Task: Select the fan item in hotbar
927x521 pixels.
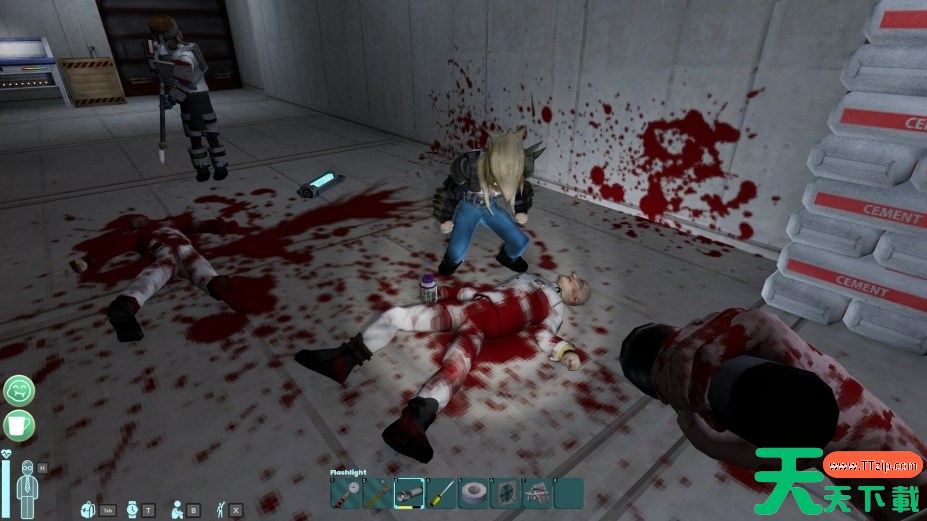Action: pyautogui.click(x=504, y=493)
